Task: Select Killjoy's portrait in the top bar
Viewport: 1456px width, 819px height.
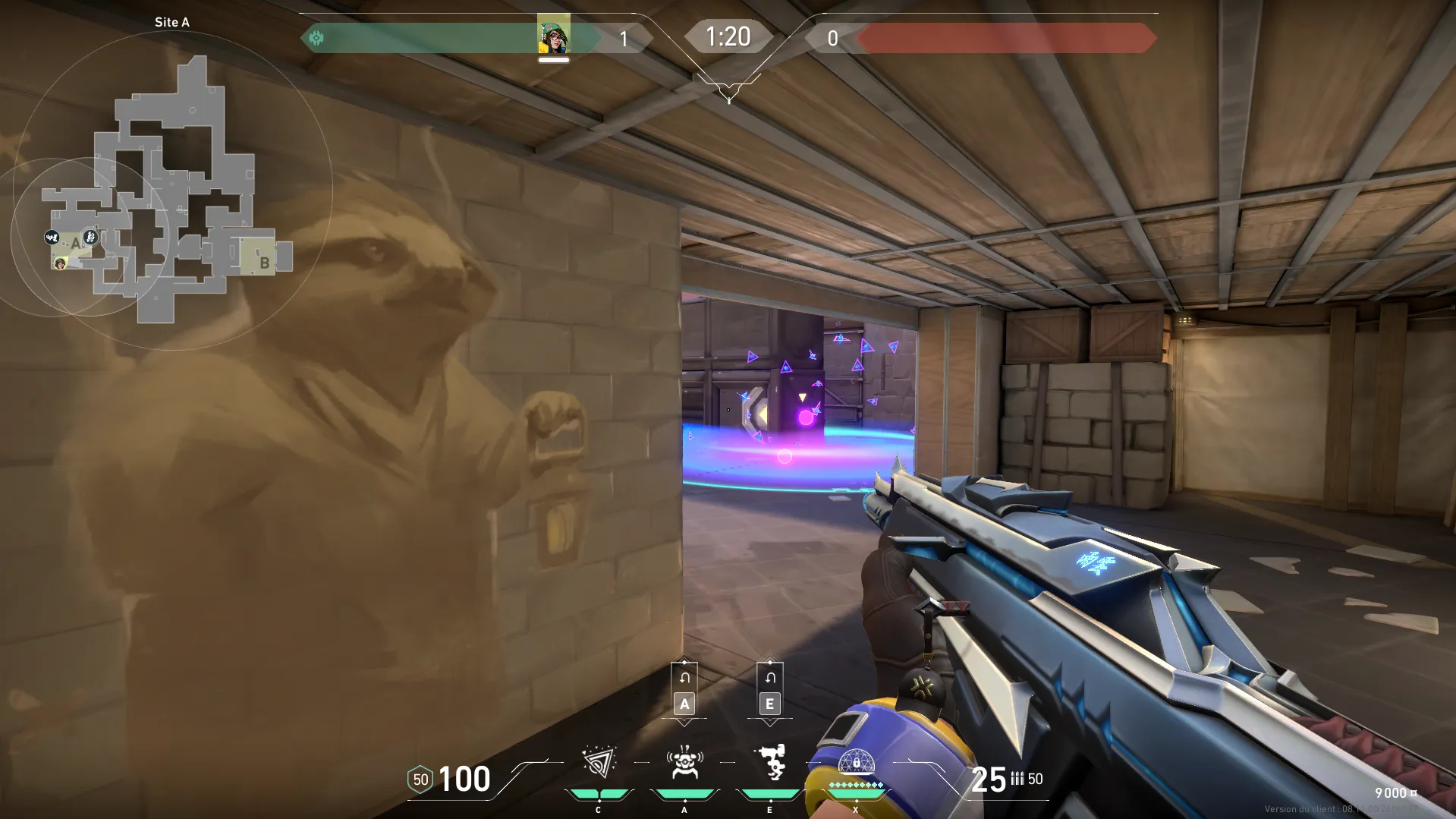Action: [554, 35]
